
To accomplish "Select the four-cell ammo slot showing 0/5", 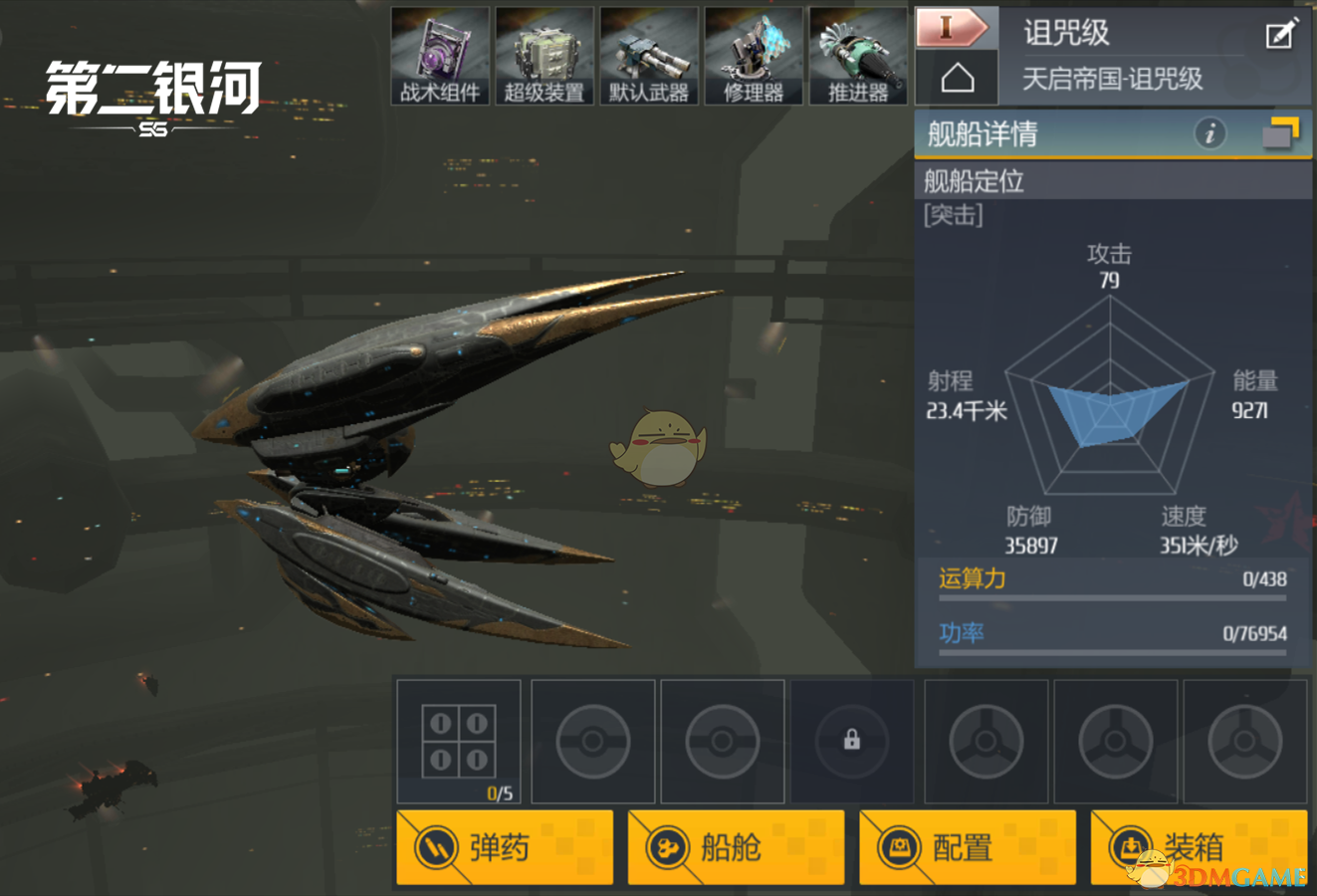I will pos(459,741).
